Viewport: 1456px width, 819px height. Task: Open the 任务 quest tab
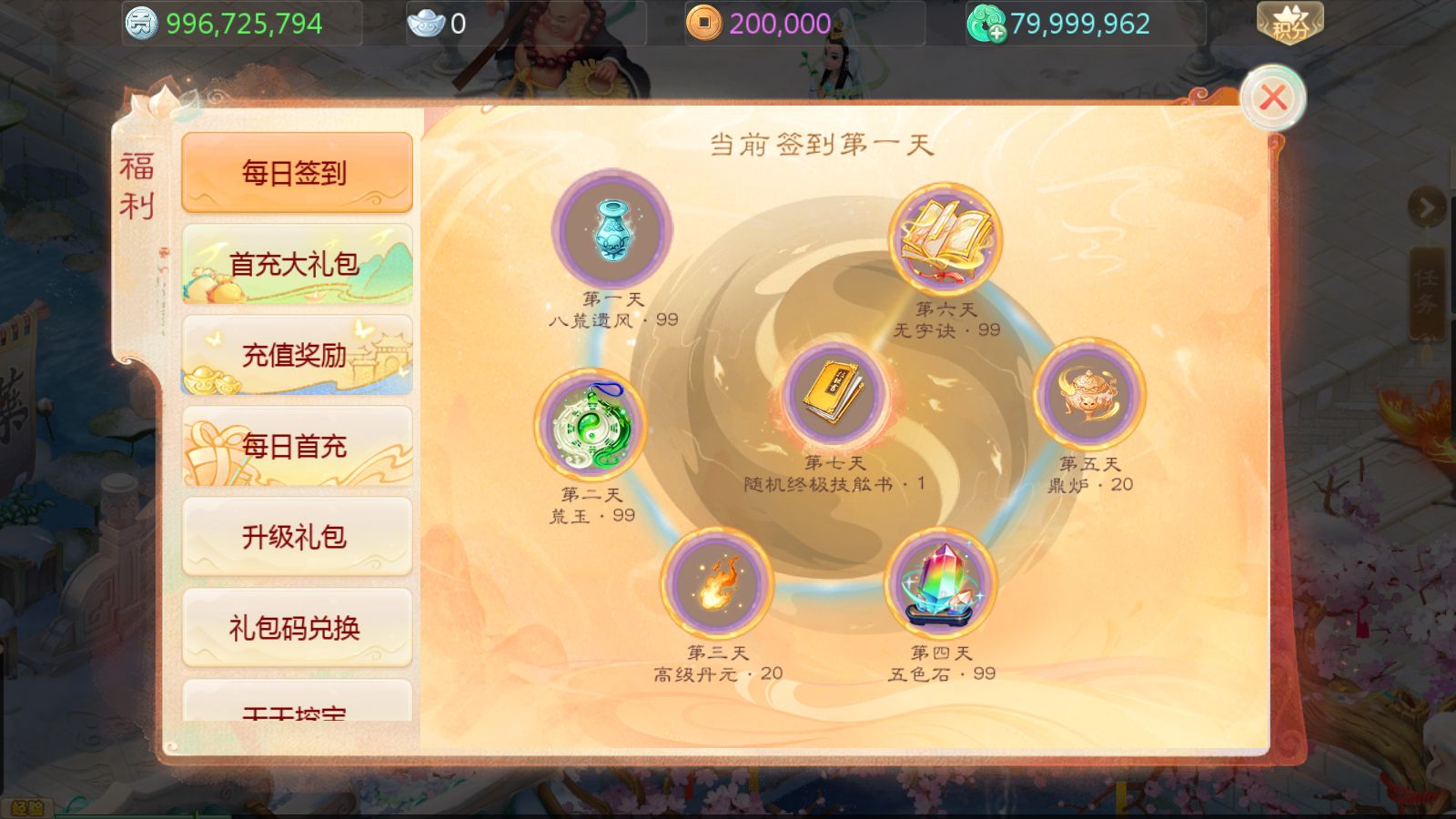click(x=1426, y=291)
